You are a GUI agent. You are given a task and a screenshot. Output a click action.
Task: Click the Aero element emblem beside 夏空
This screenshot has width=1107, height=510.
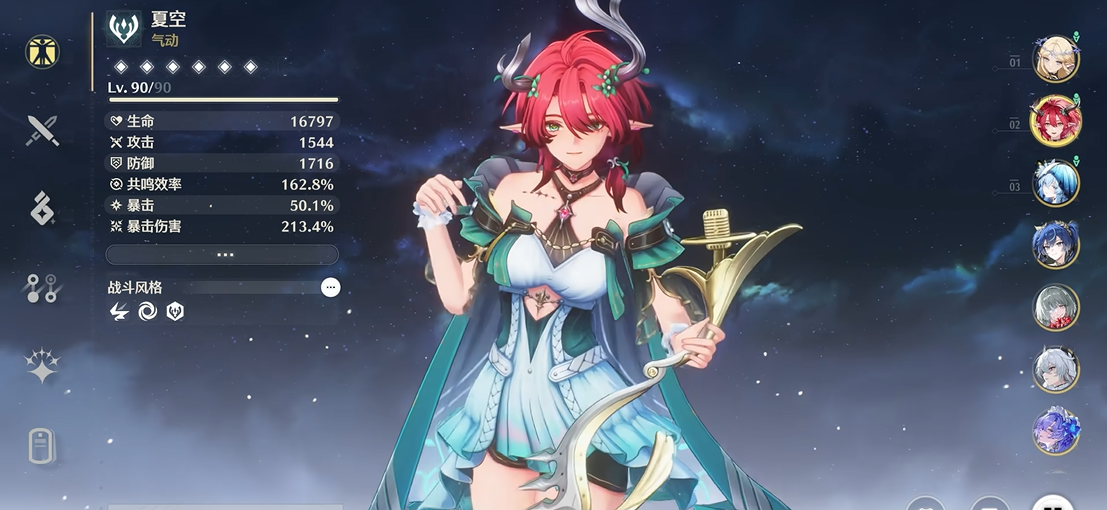[x=124, y=29]
